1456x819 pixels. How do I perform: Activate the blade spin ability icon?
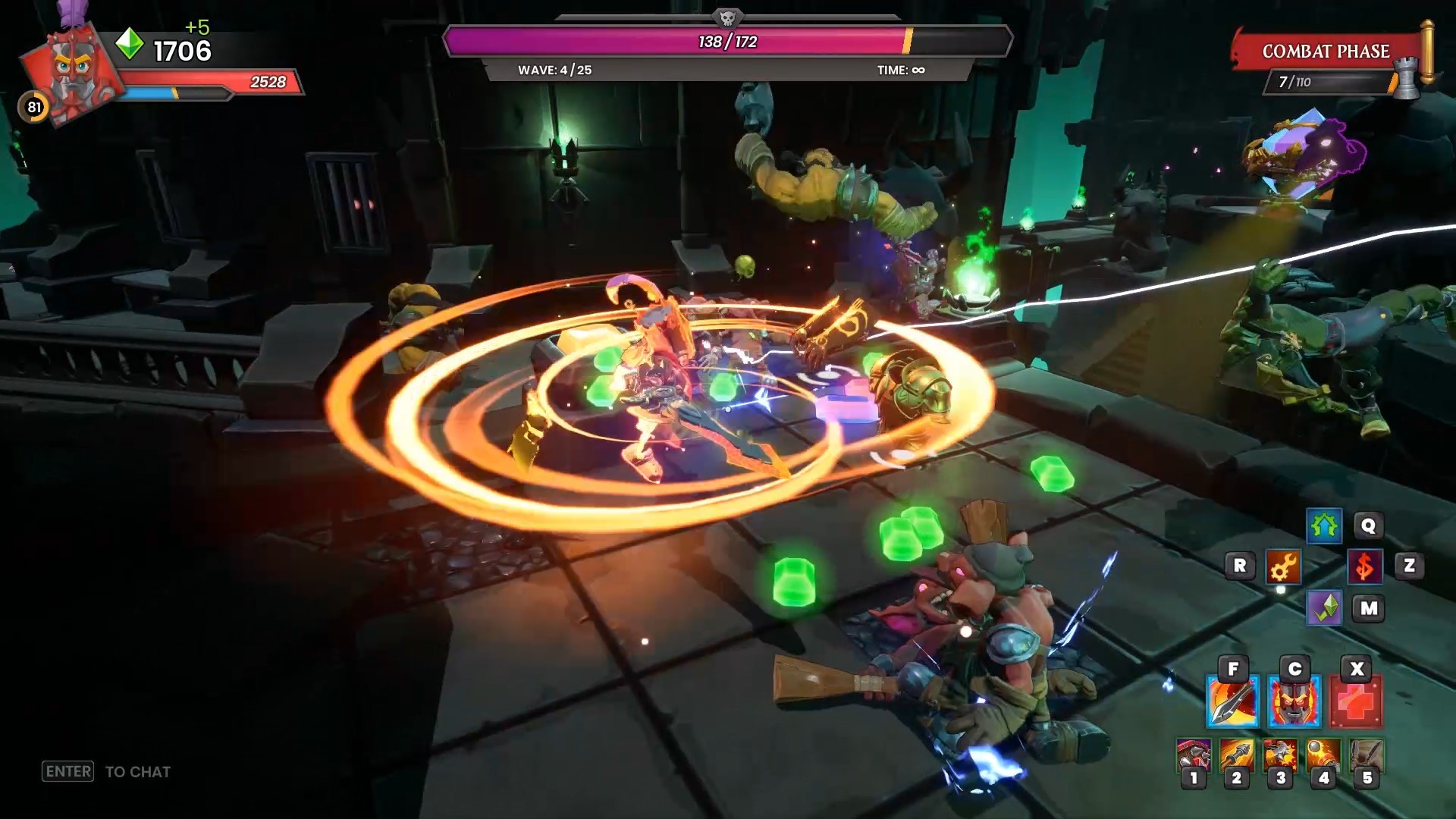tap(1232, 702)
